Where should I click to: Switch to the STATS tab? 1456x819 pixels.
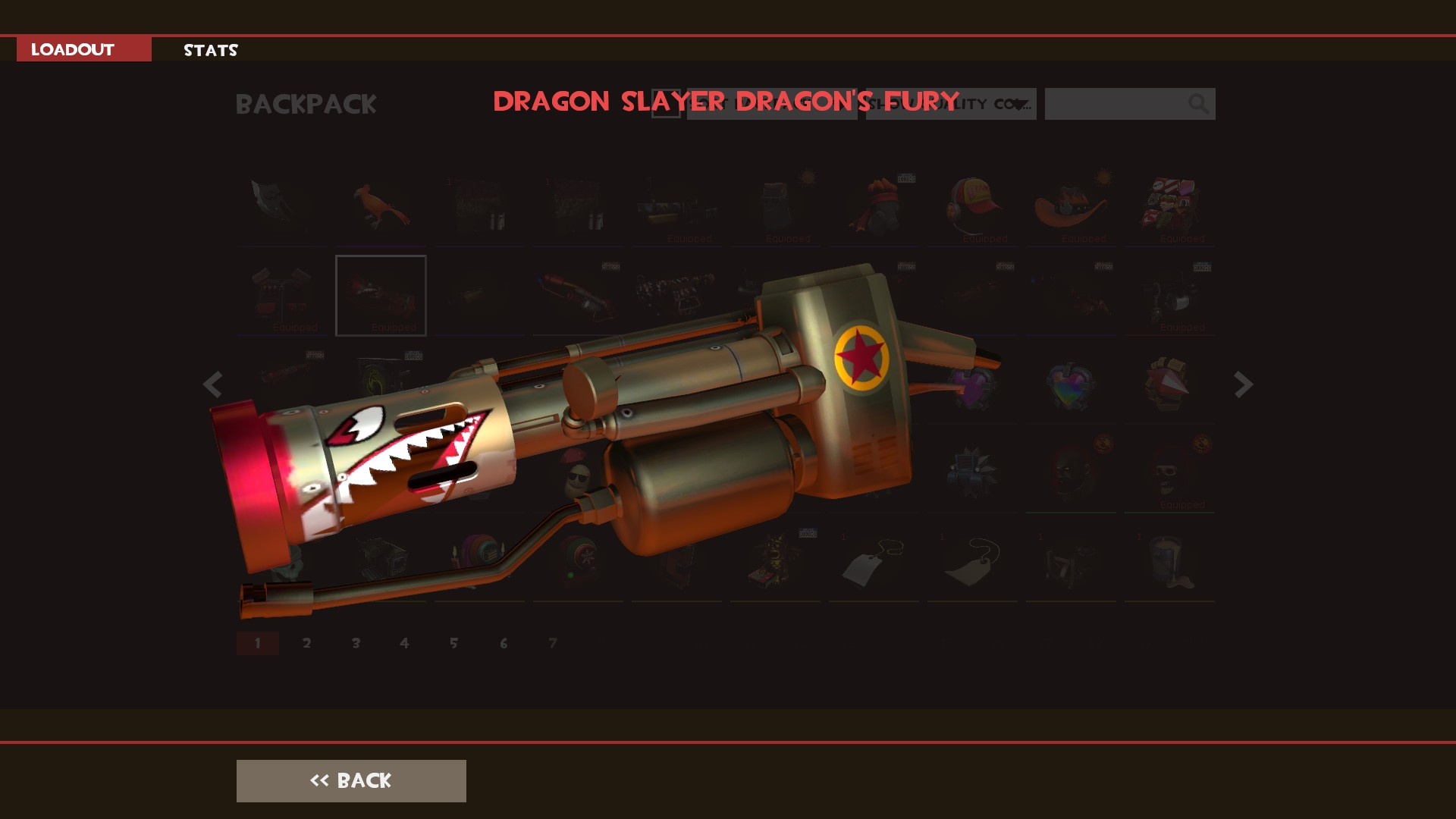pyautogui.click(x=210, y=51)
